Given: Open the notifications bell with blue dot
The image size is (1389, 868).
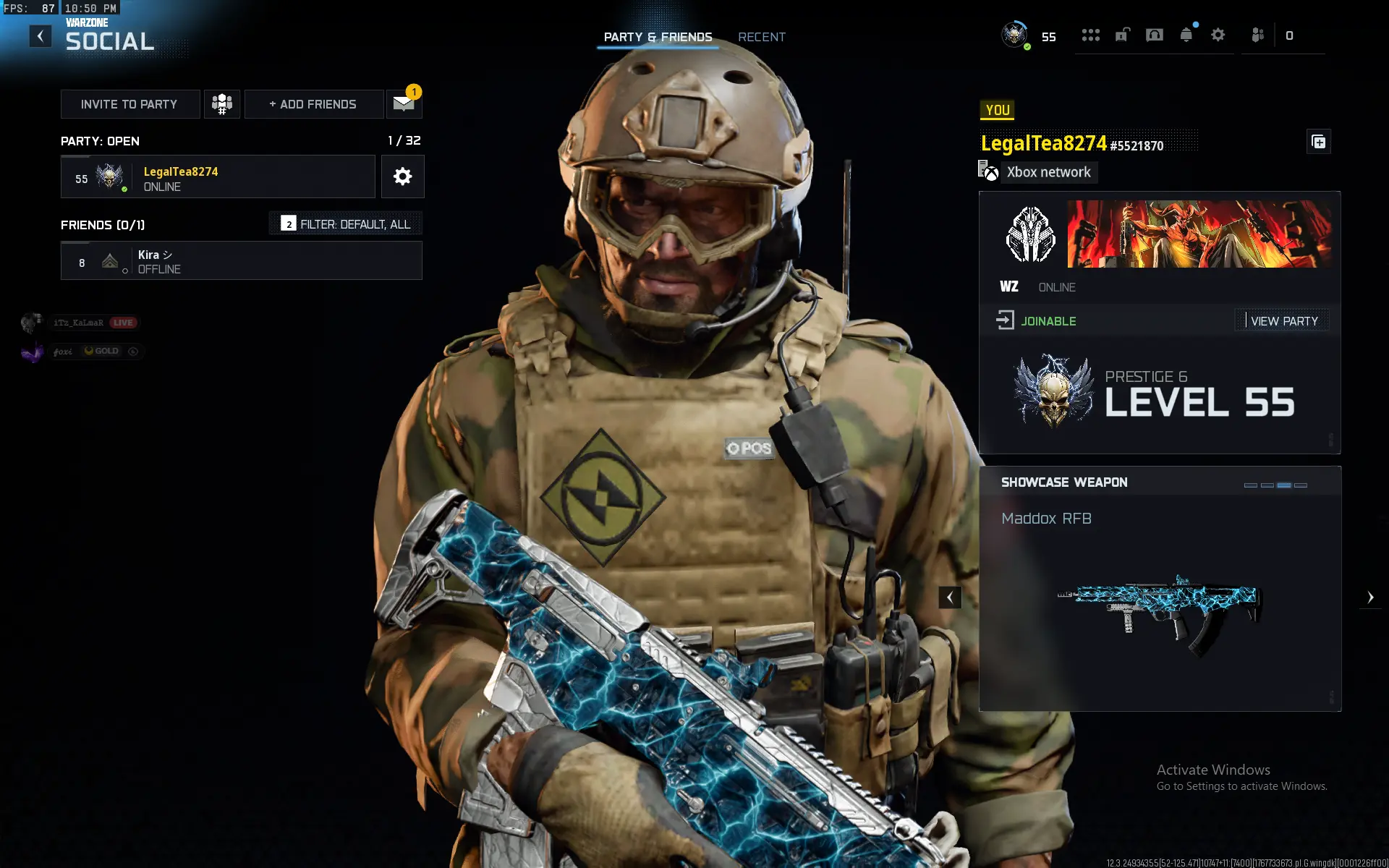Looking at the screenshot, I should [x=1186, y=35].
